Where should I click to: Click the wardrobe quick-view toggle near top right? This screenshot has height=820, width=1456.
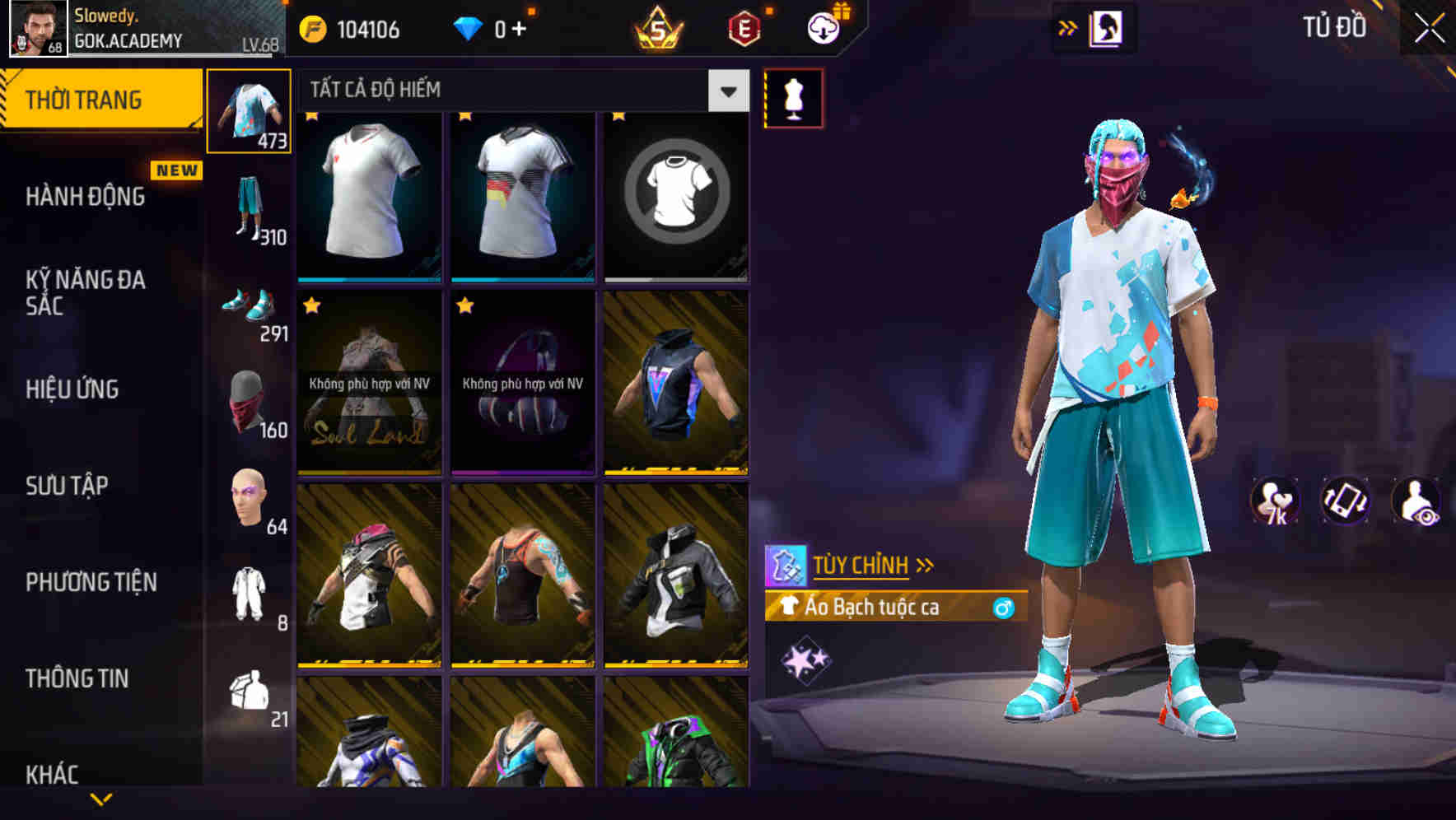coord(1104,26)
